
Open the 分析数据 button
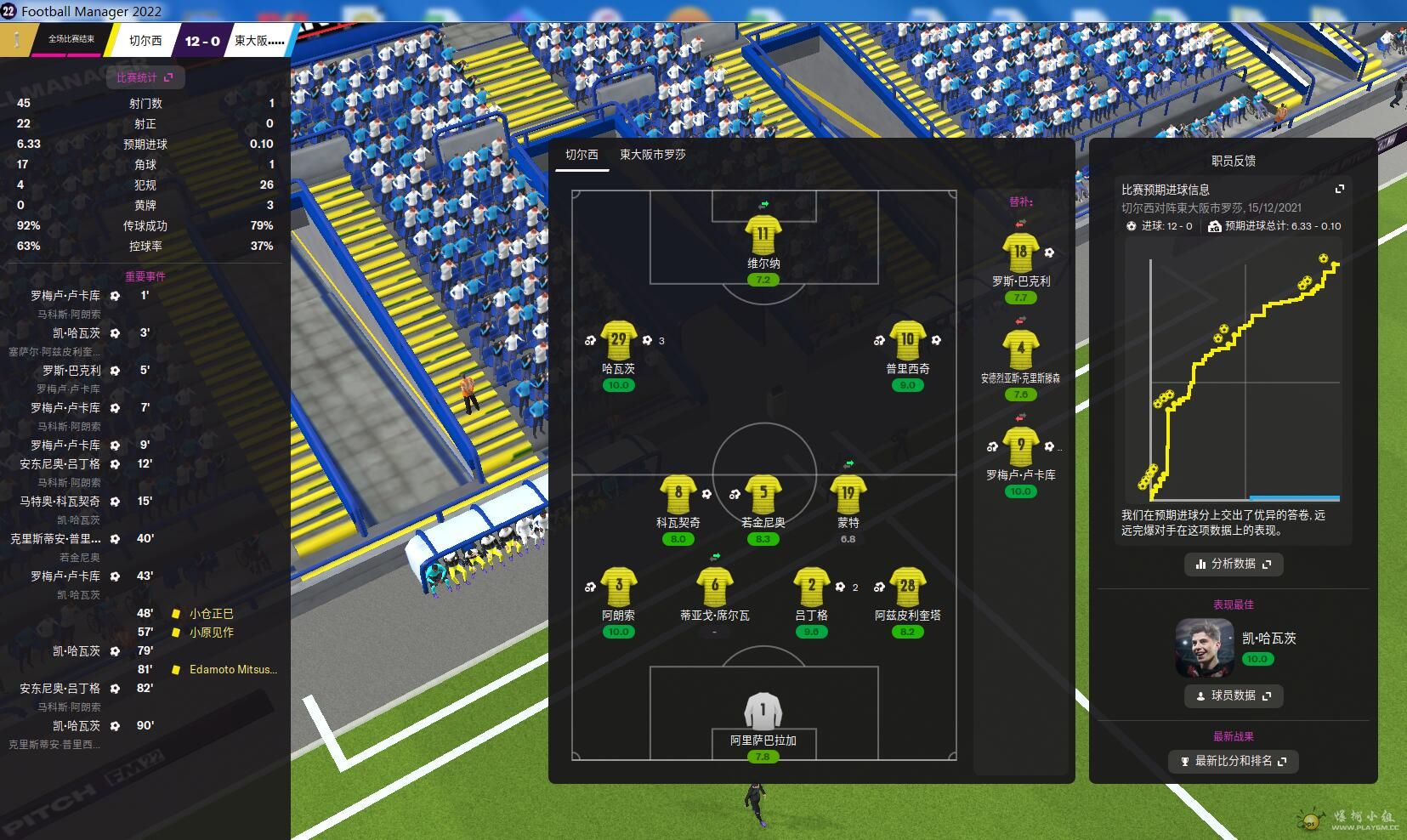coord(1233,564)
